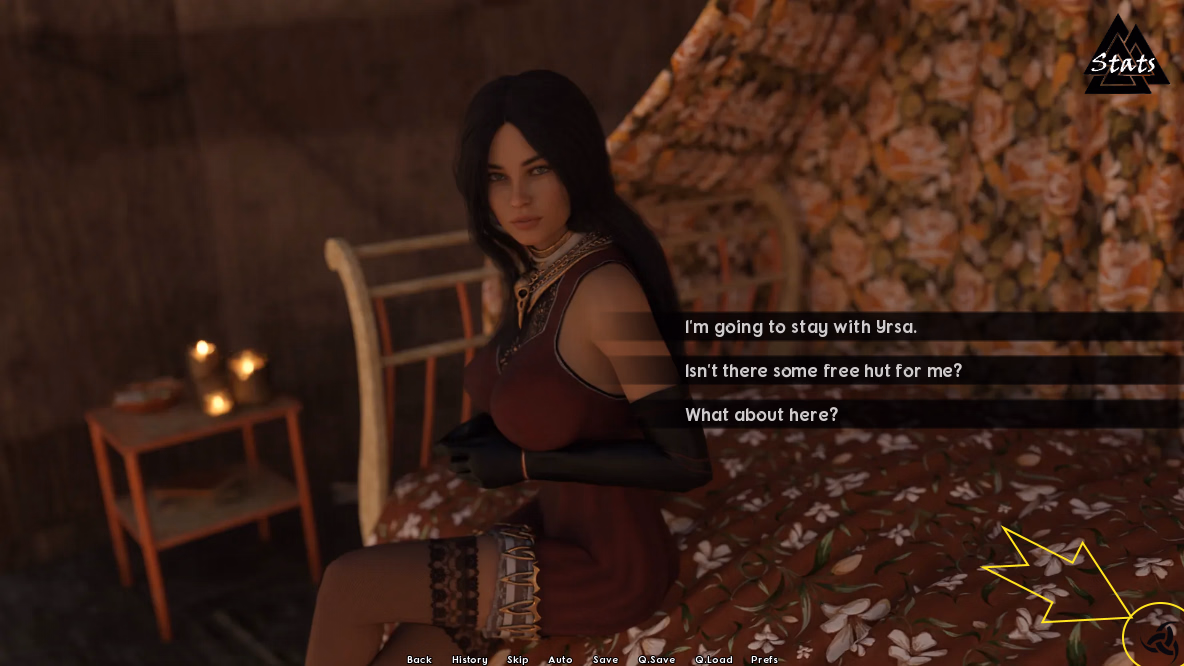Viewport: 1184px width, 666px height.
Task: Click Q.Load to quick load
Action: (x=713, y=659)
